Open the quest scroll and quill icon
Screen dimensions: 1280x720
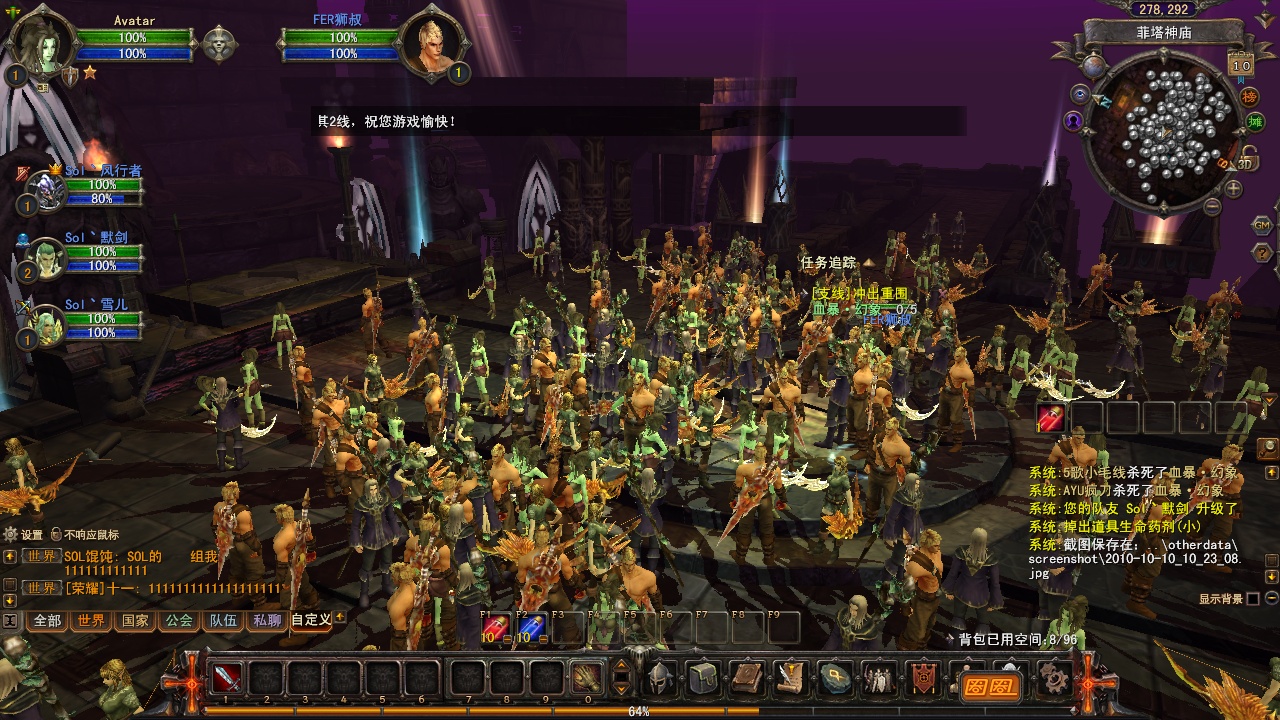pyautogui.click(x=791, y=678)
